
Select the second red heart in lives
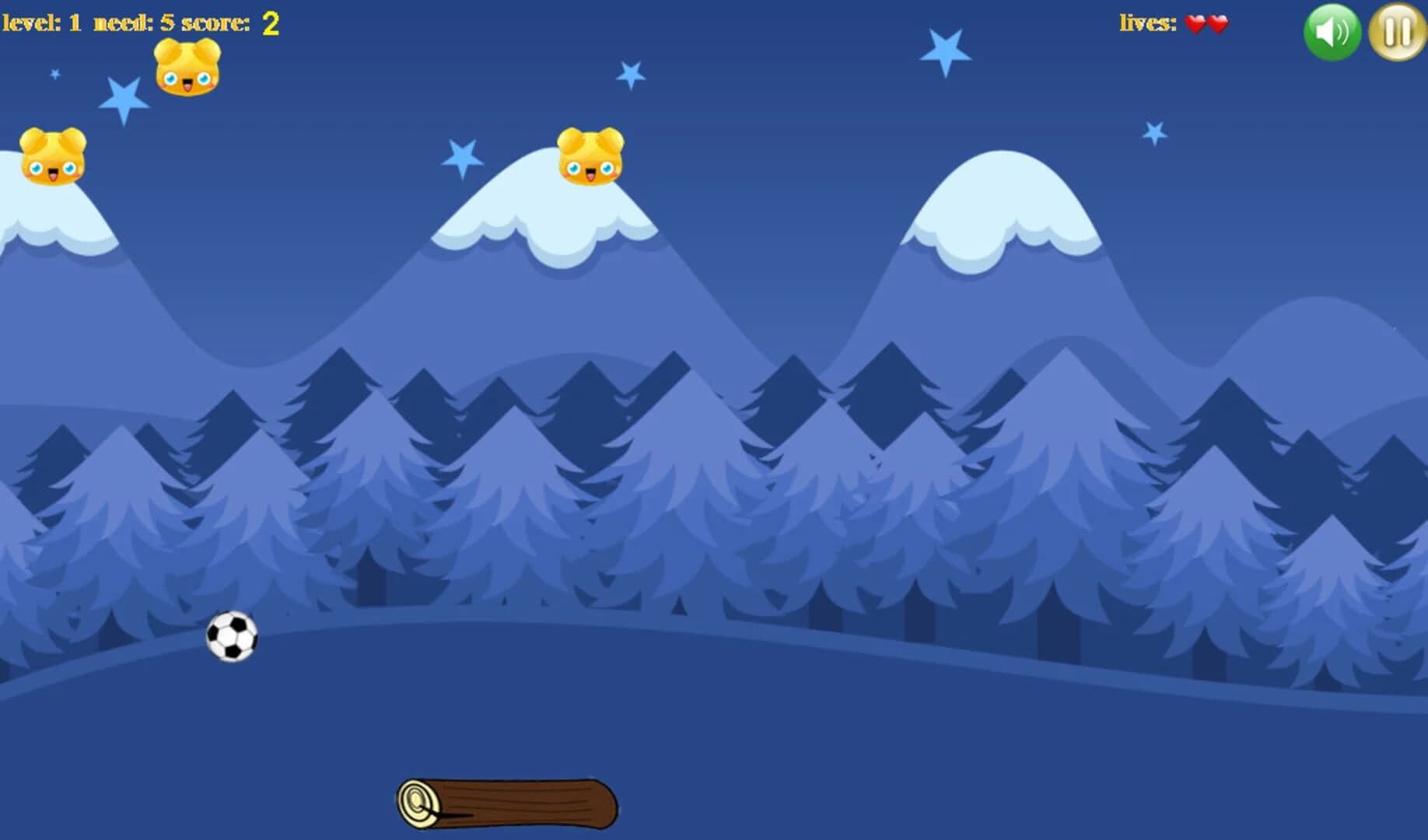click(x=1216, y=24)
